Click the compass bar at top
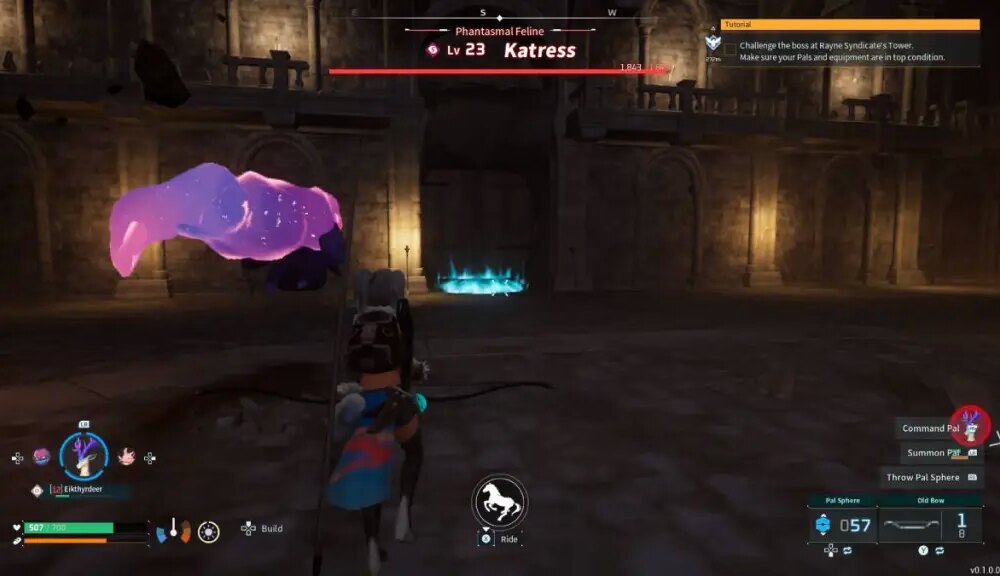The width and height of the screenshot is (1000, 576). (484, 14)
